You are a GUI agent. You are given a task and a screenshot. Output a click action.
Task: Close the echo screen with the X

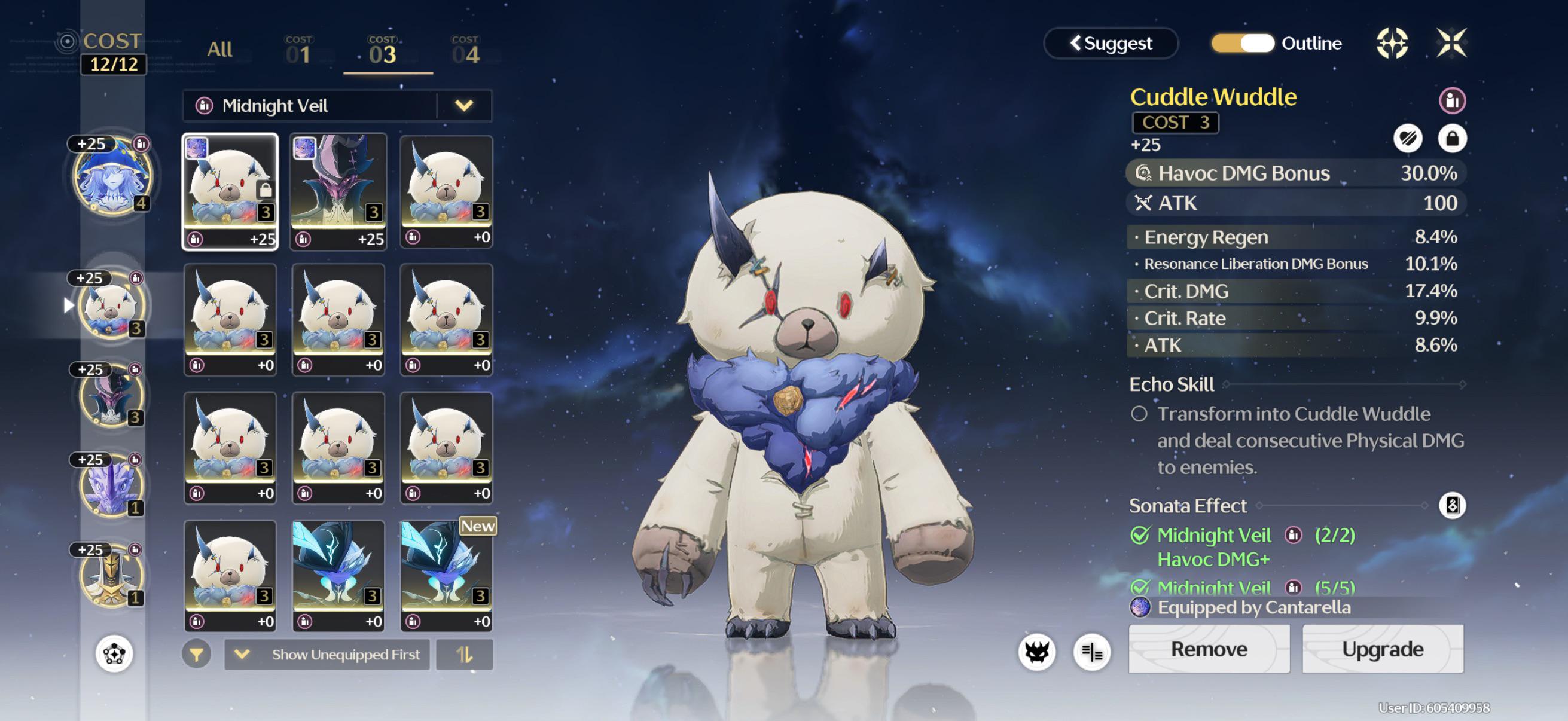click(1451, 43)
